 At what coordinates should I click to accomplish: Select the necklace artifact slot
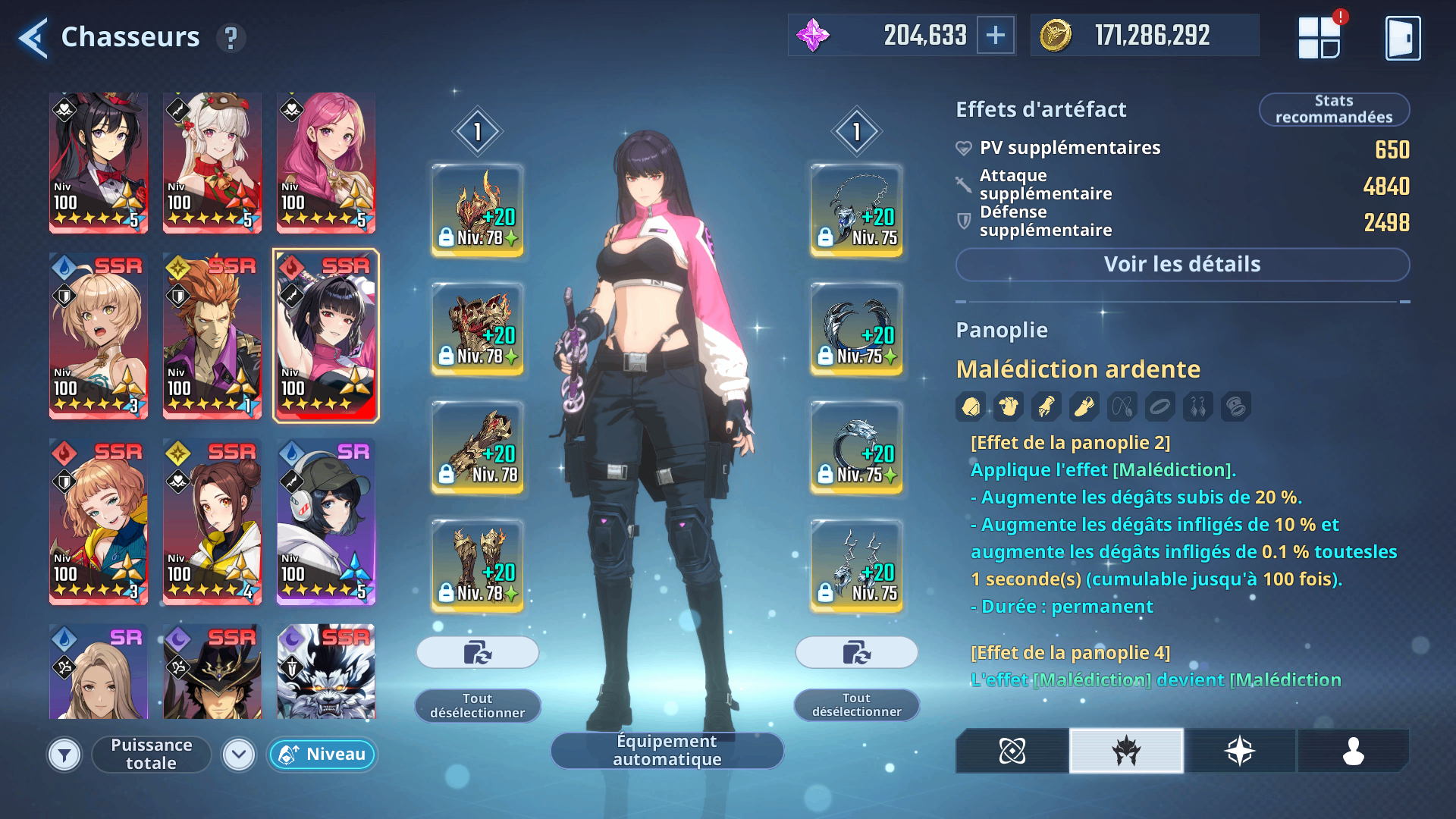857,210
